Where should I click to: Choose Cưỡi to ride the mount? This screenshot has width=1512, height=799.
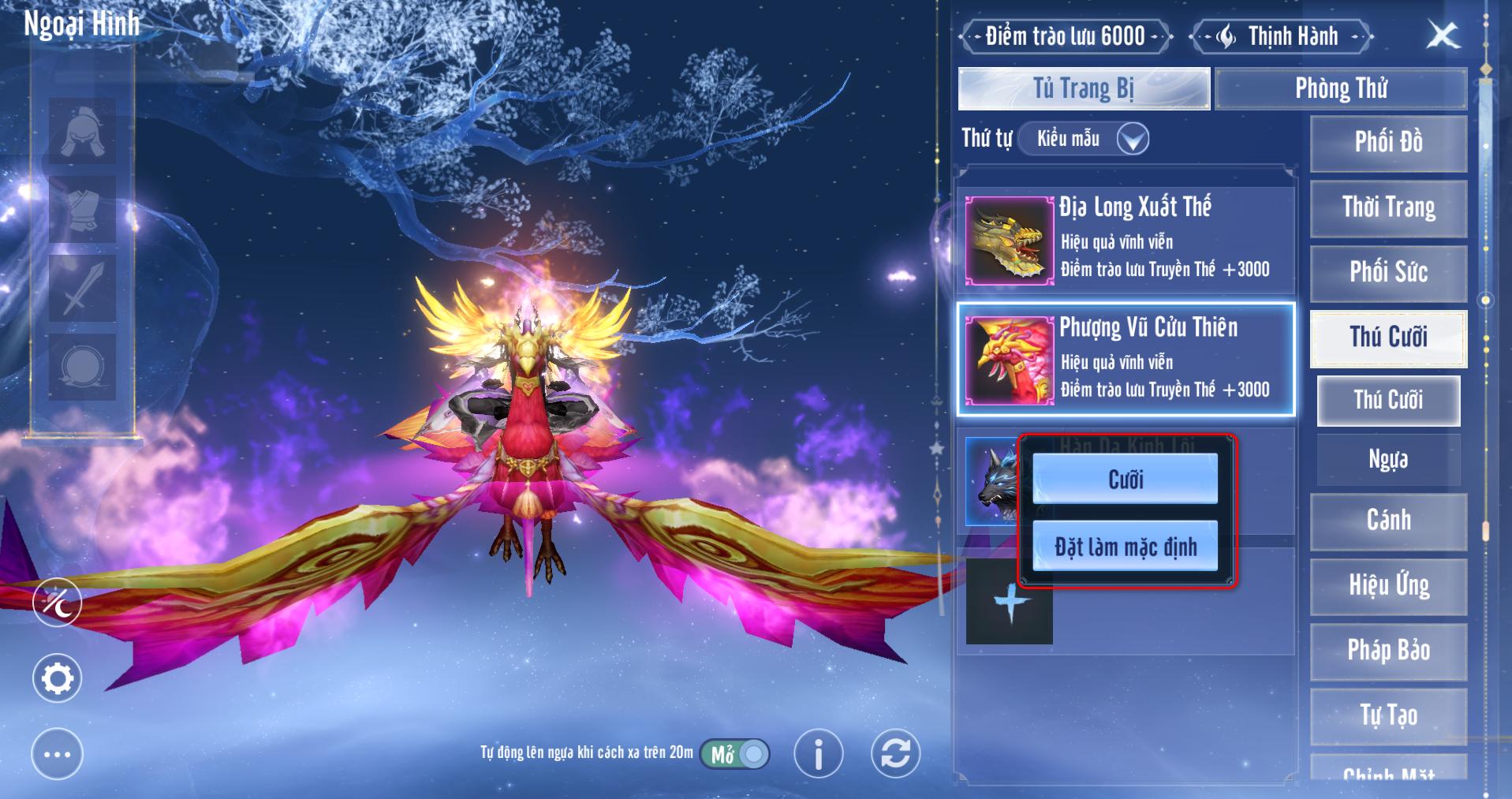[x=1125, y=479]
